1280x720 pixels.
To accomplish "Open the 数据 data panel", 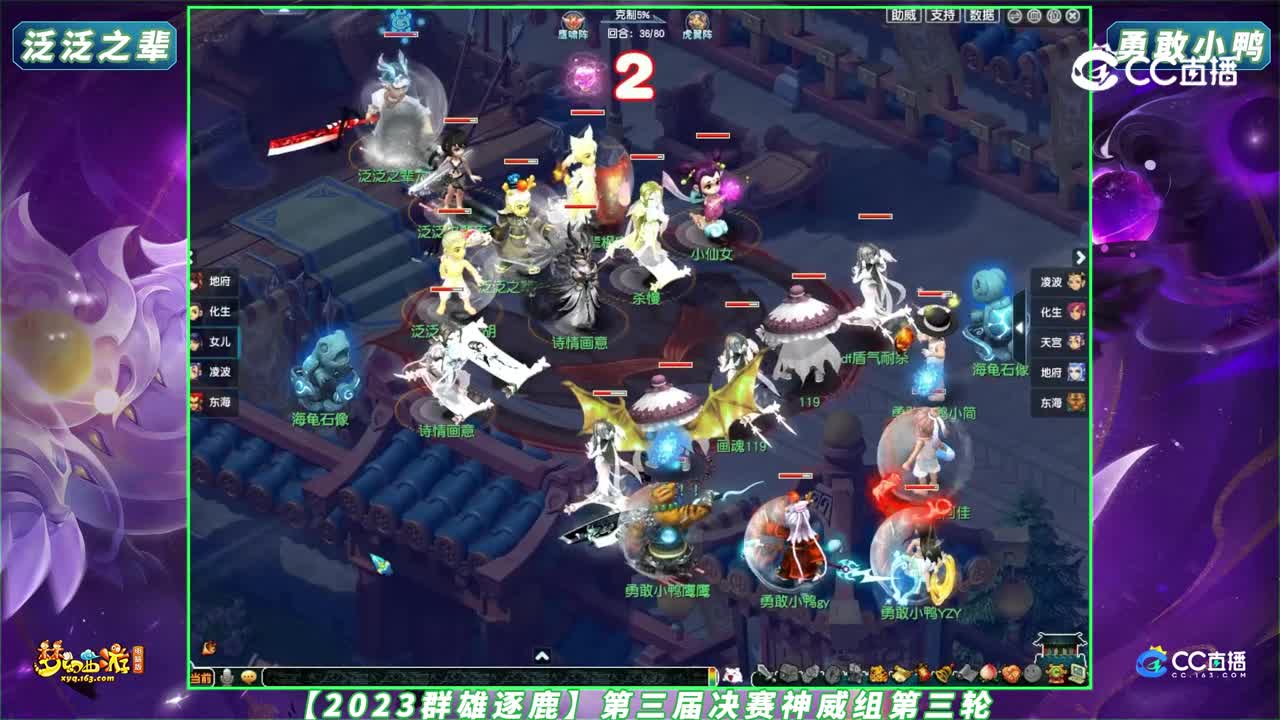I will click(982, 16).
